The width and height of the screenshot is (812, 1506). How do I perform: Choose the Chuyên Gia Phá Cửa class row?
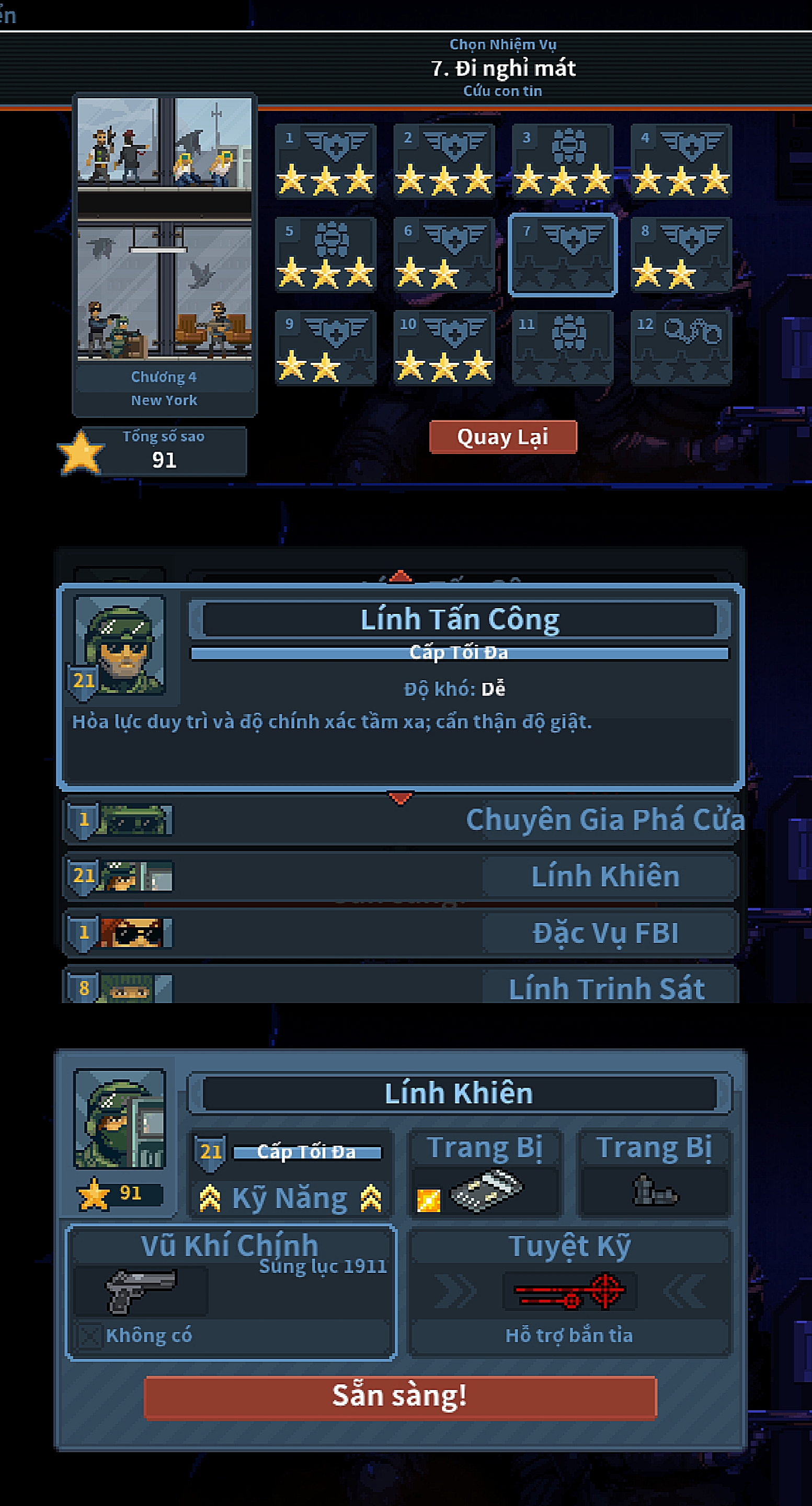pos(401,819)
